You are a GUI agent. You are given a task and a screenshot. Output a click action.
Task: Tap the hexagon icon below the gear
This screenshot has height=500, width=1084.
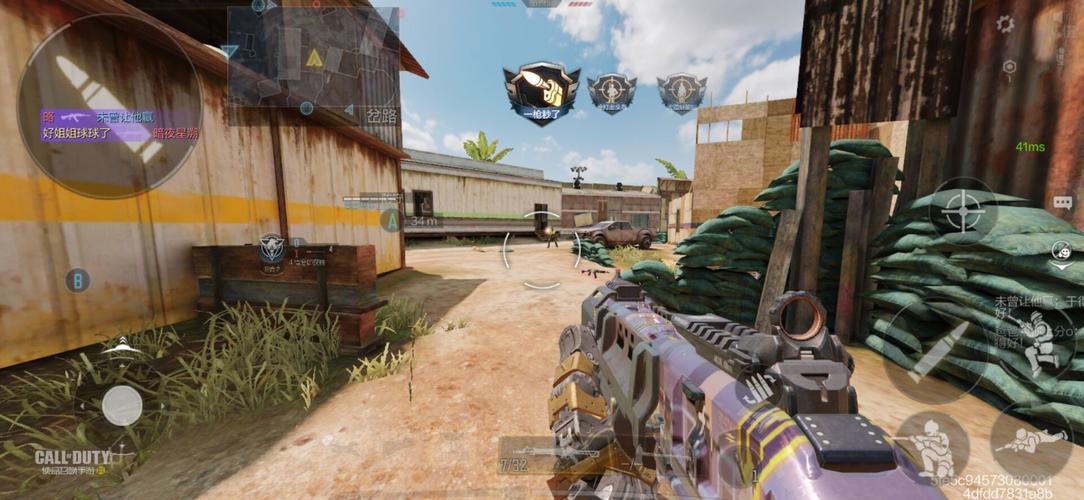point(1009,67)
